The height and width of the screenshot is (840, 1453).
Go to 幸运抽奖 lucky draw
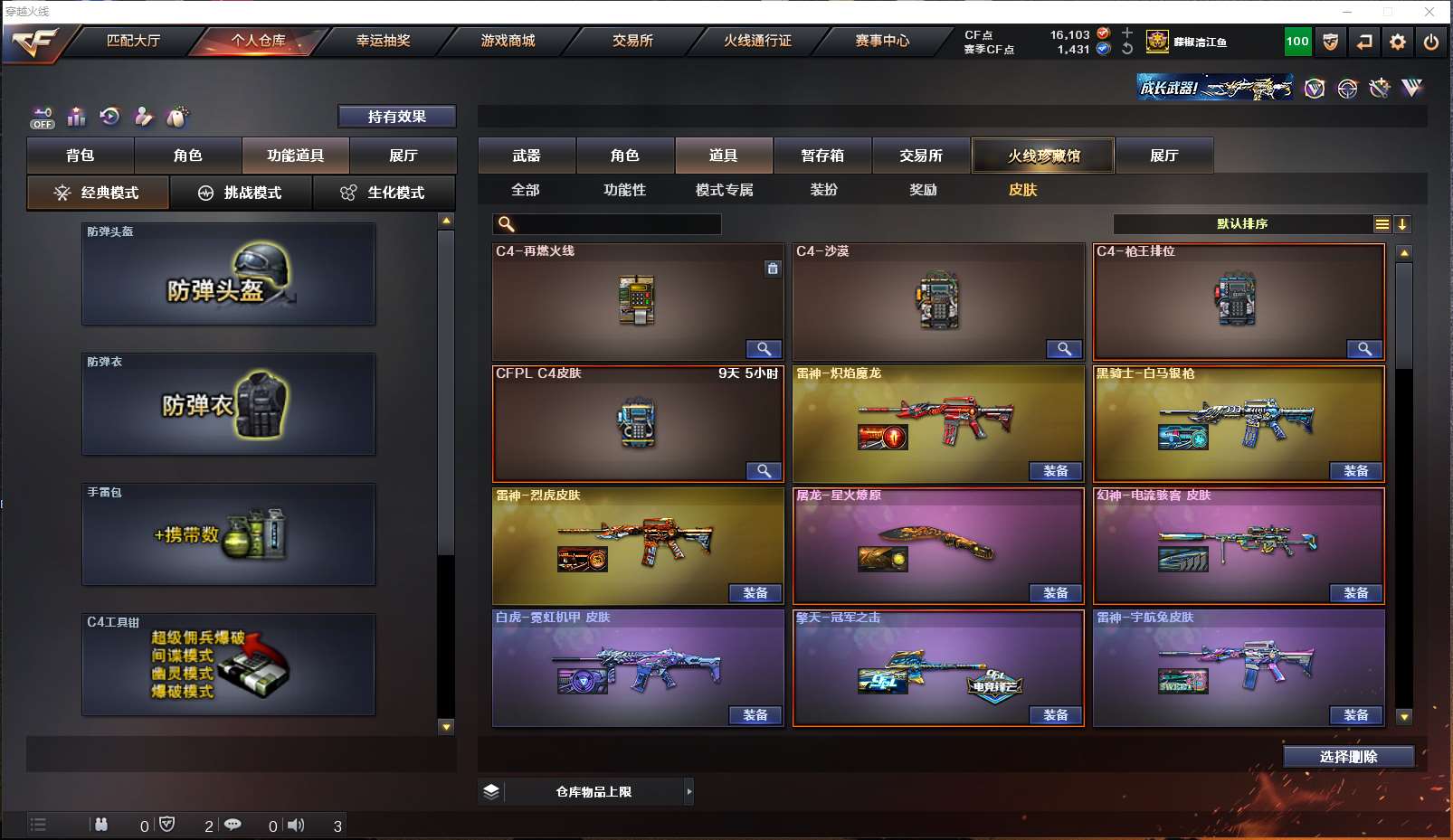(383, 41)
